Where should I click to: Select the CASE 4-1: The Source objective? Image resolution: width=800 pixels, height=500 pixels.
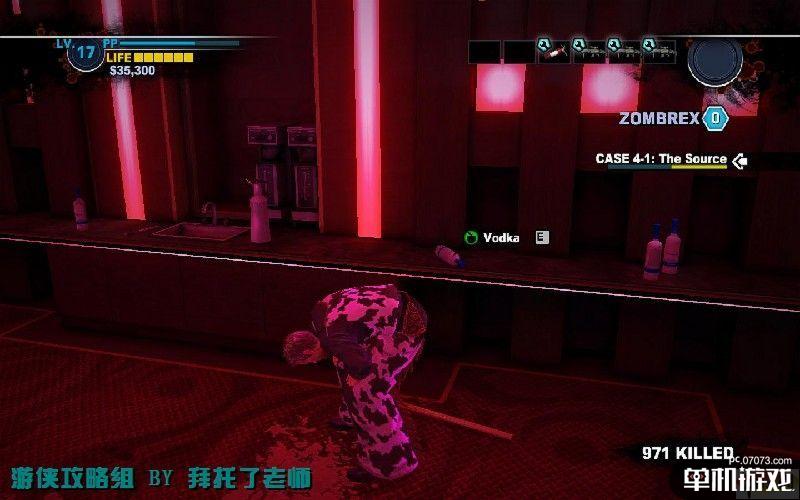coord(661,159)
